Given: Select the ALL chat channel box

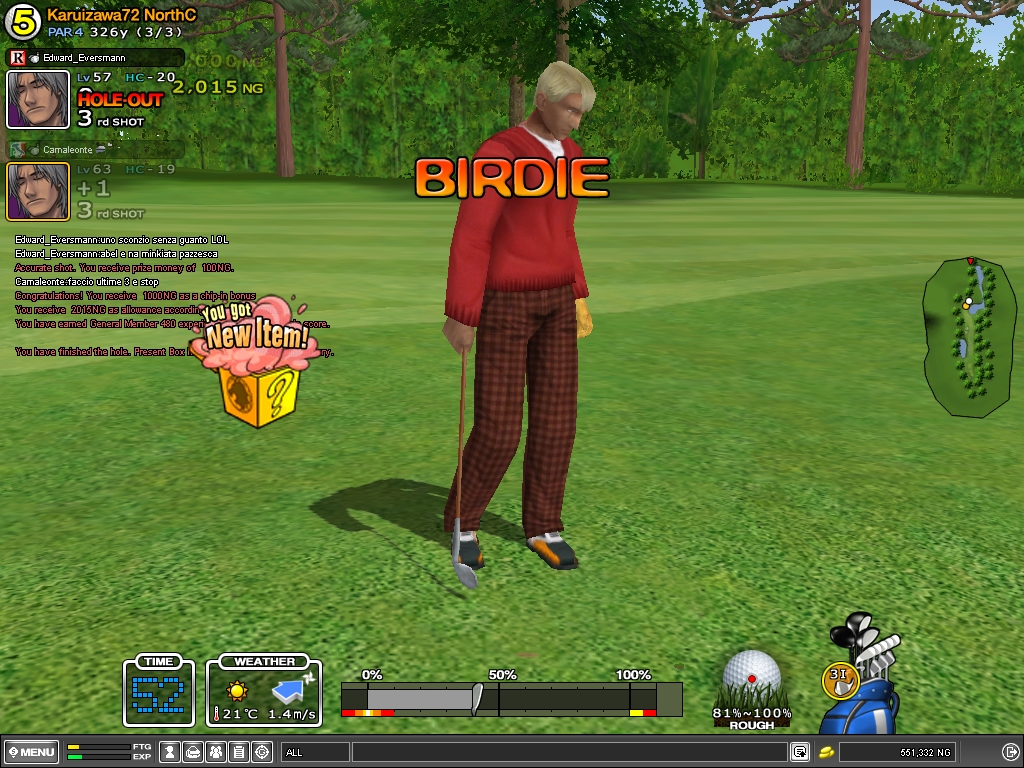Looking at the screenshot, I should 315,752.
